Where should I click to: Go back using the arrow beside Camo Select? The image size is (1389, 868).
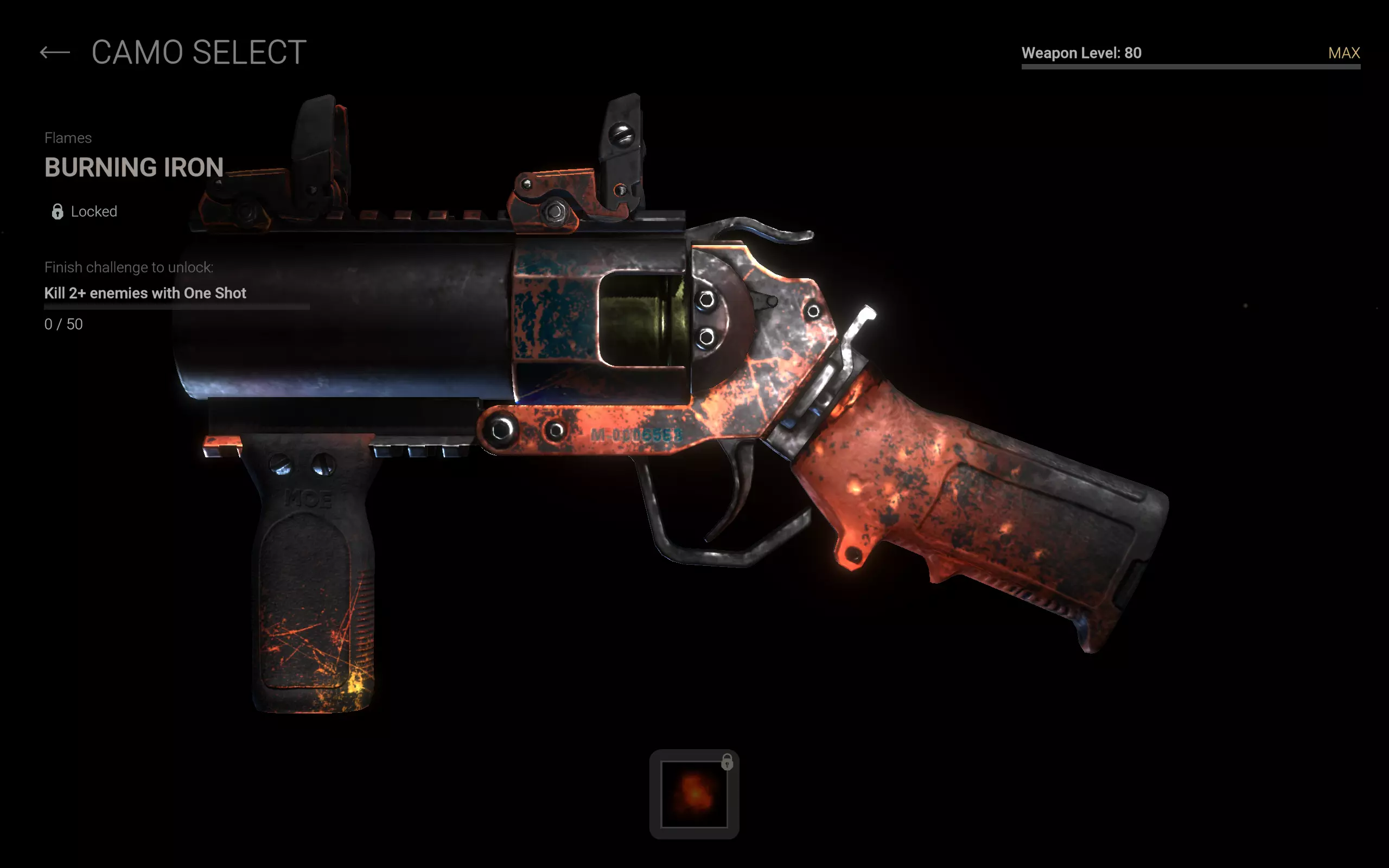click(x=55, y=53)
